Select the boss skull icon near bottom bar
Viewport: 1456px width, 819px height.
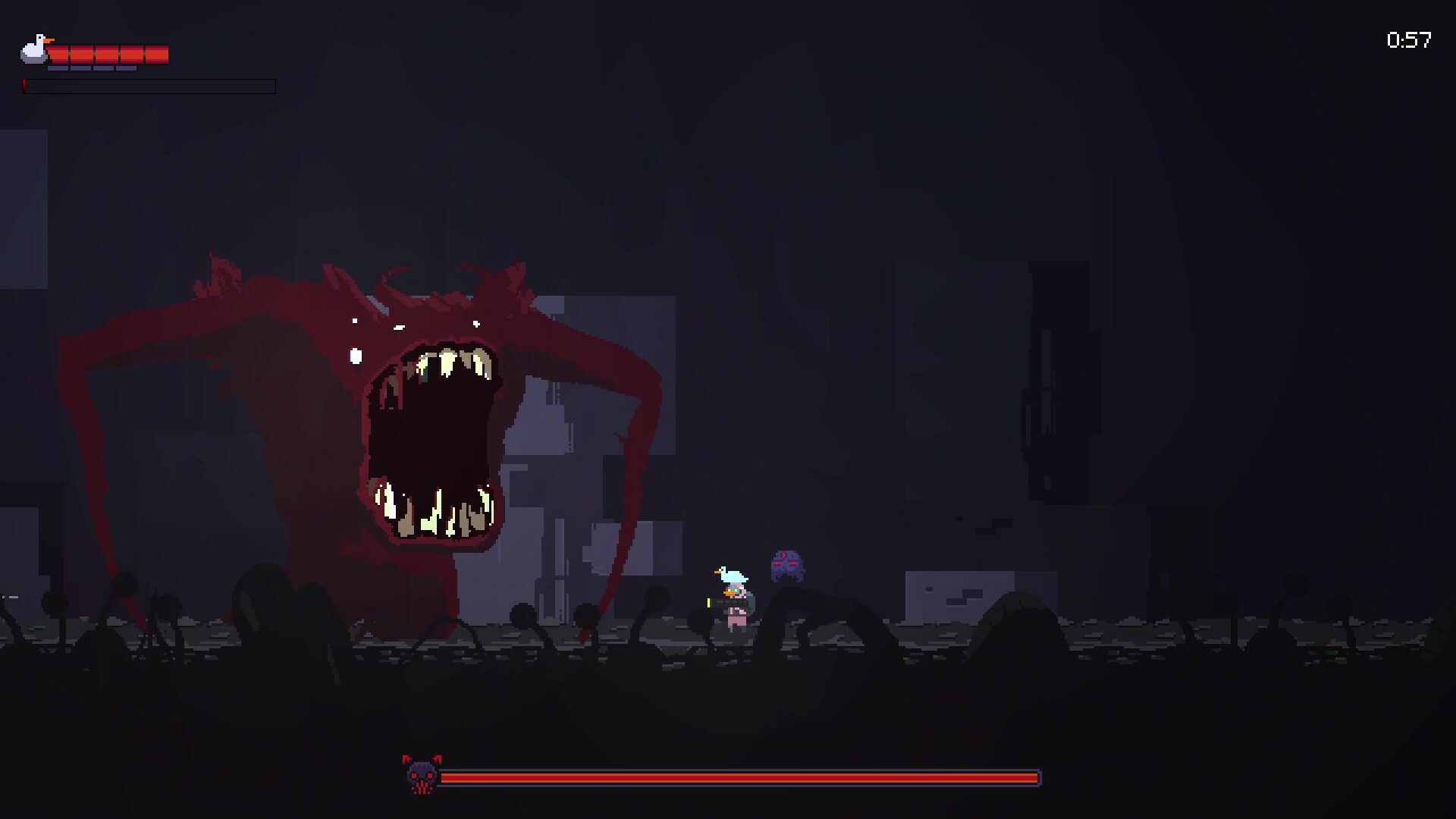pos(422,777)
